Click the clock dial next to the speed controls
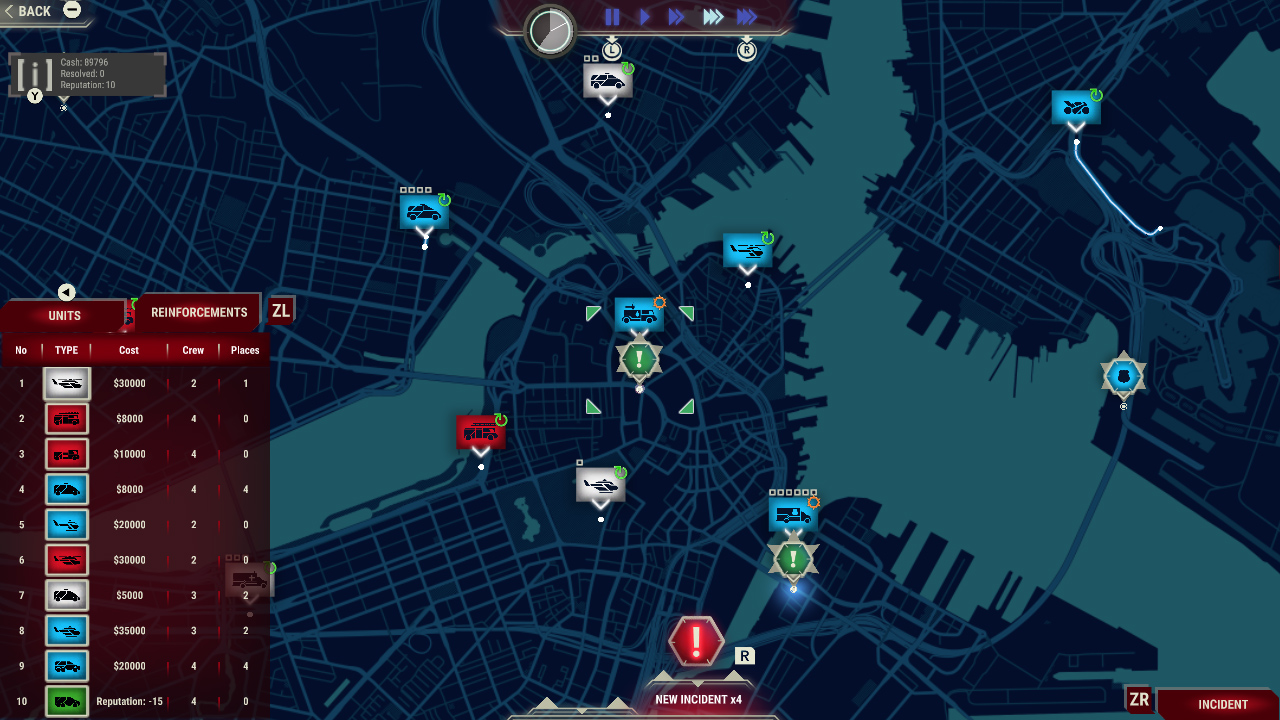 (x=549, y=31)
